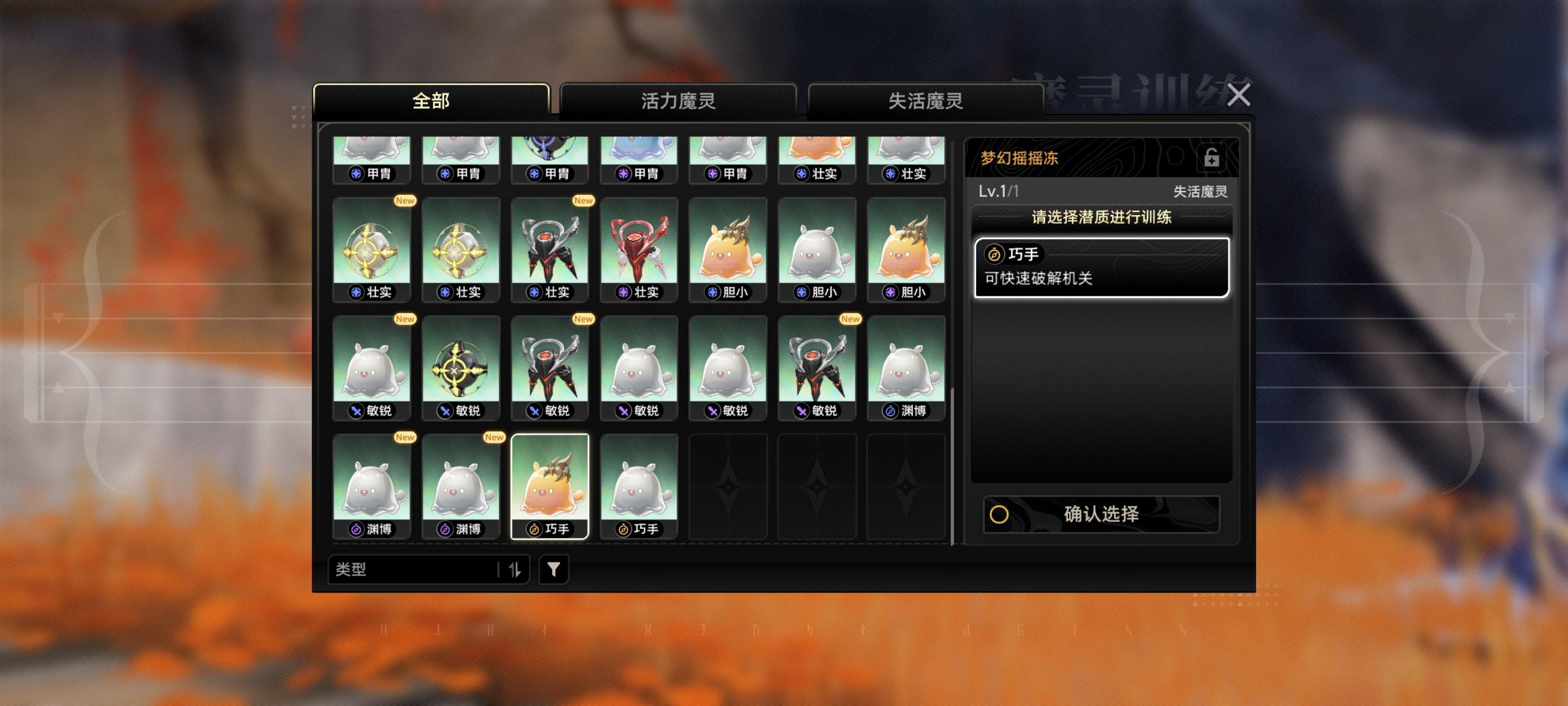Choose the 渊博 slime without New badge
This screenshot has width=1568, height=706.
point(906,368)
